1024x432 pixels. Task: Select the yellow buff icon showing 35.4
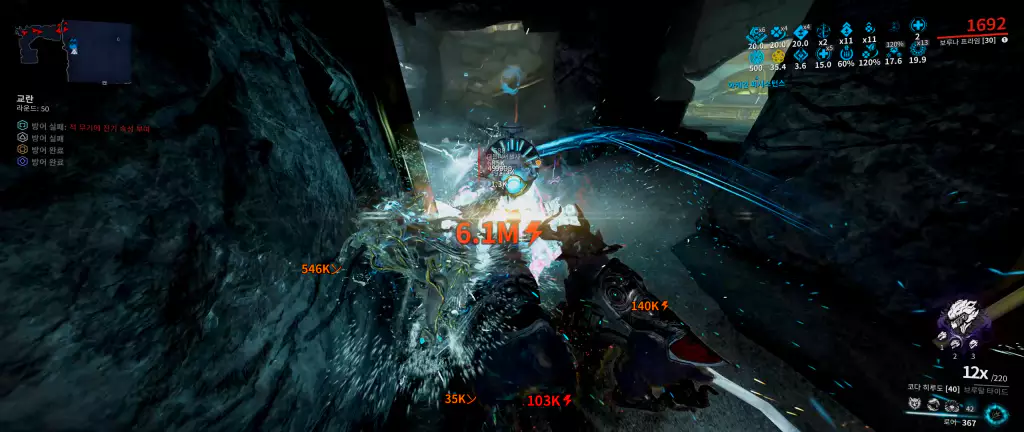(x=778, y=55)
